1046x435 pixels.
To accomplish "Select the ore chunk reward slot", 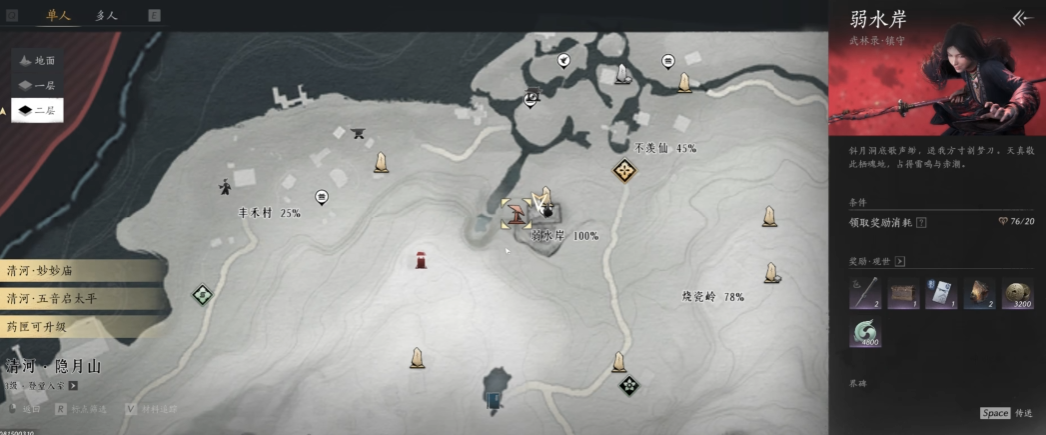I will tap(979, 294).
